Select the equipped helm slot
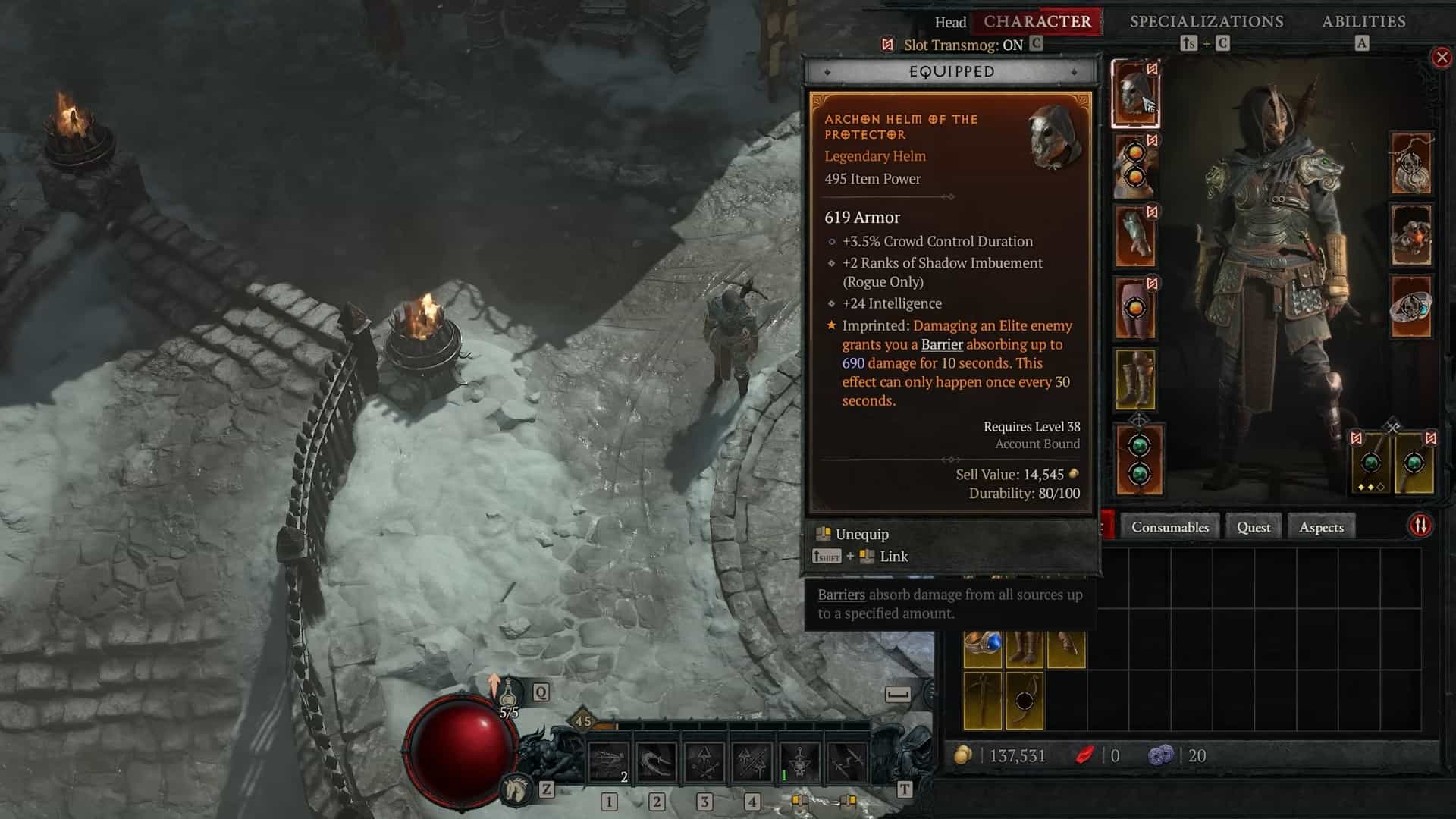1456x819 pixels. 1134,95
